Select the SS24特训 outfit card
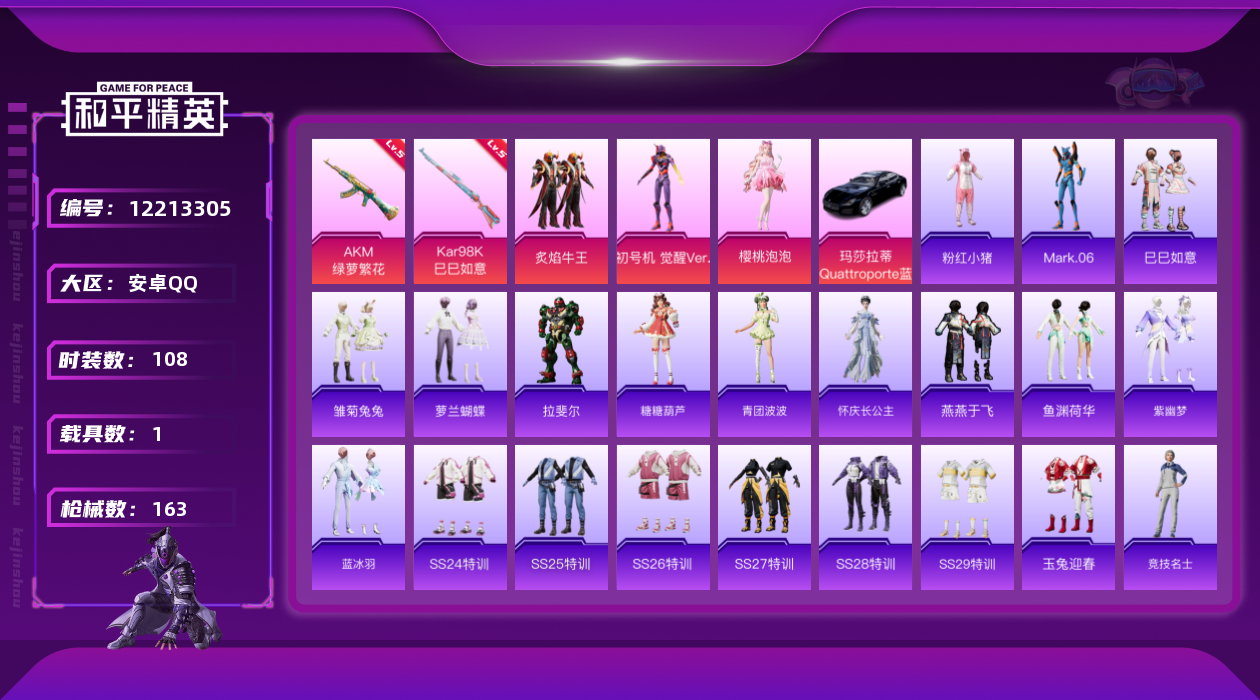This screenshot has height=700, width=1260. (x=460, y=517)
